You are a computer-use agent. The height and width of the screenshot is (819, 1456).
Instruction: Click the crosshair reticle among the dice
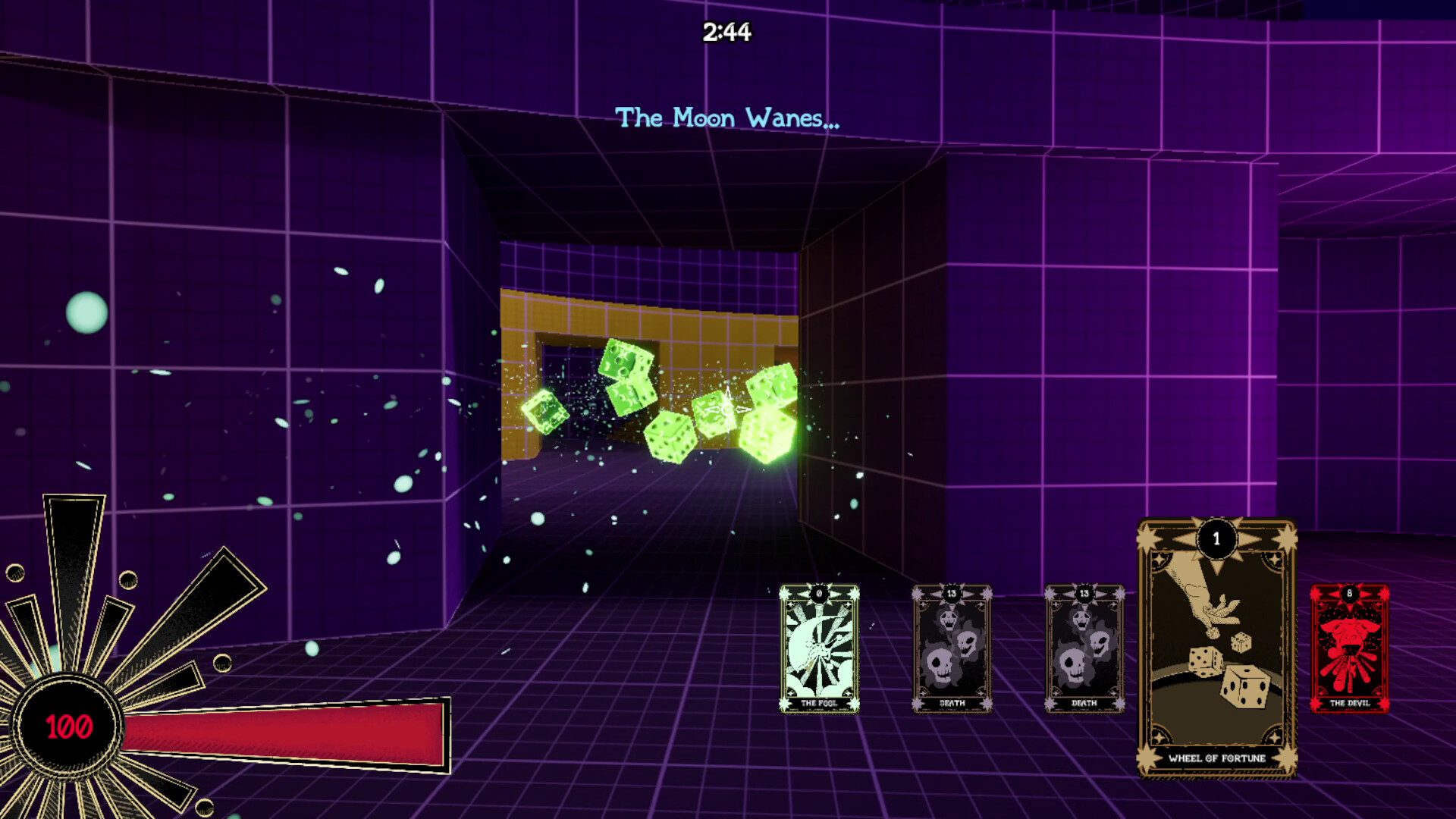tap(726, 409)
